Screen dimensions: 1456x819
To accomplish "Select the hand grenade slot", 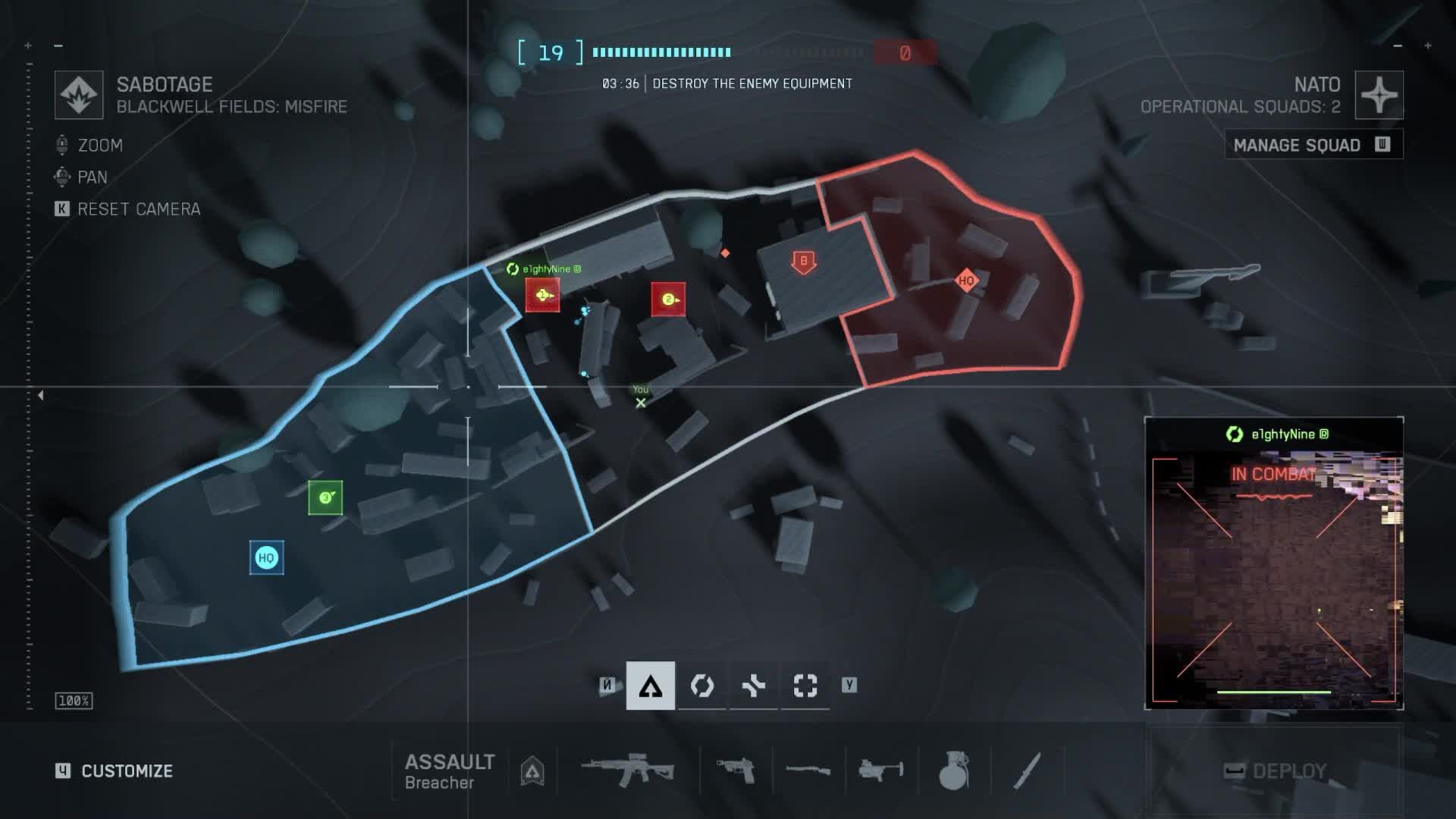I will [x=954, y=770].
